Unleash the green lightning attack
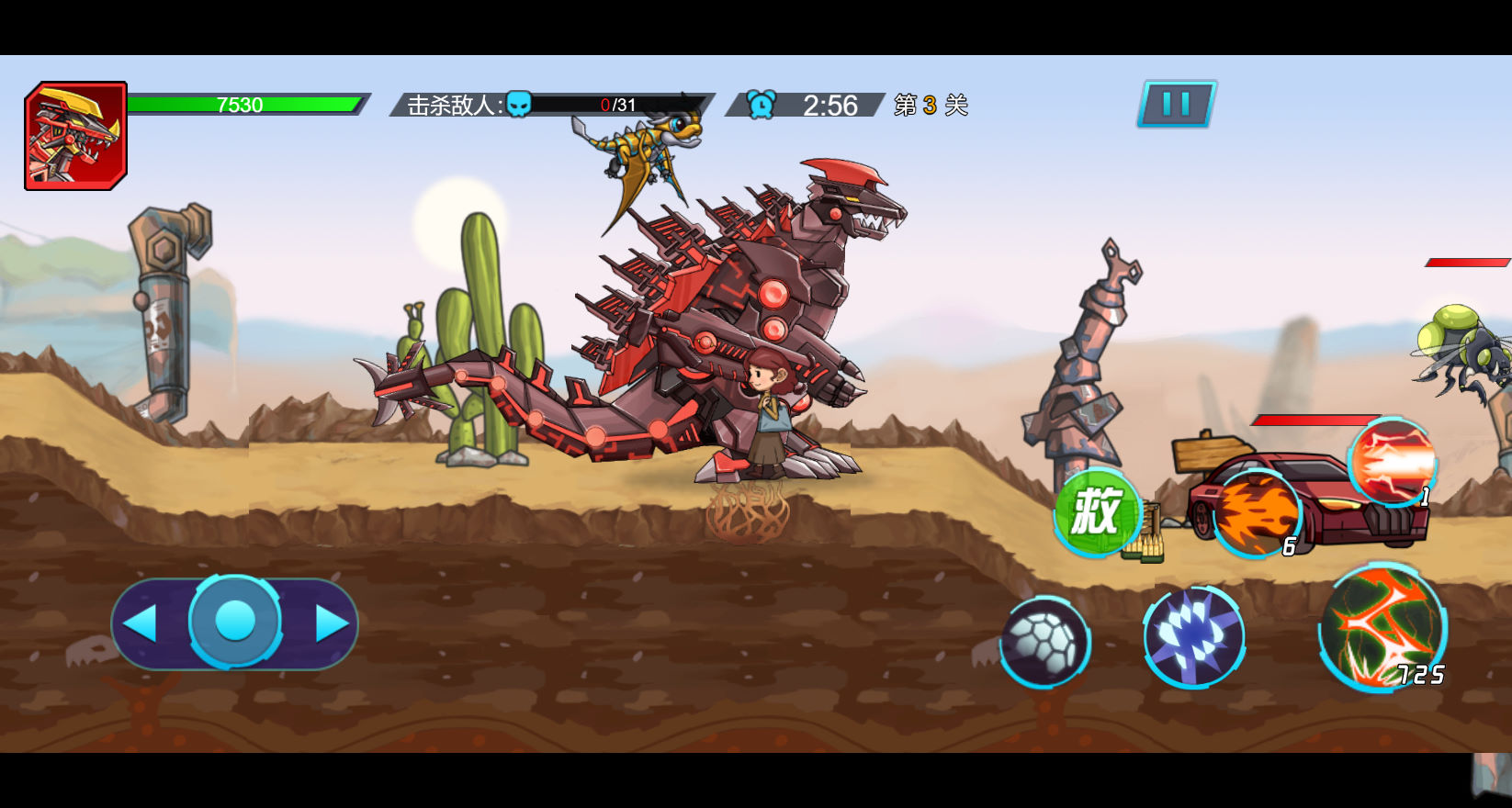 [x=1382, y=628]
